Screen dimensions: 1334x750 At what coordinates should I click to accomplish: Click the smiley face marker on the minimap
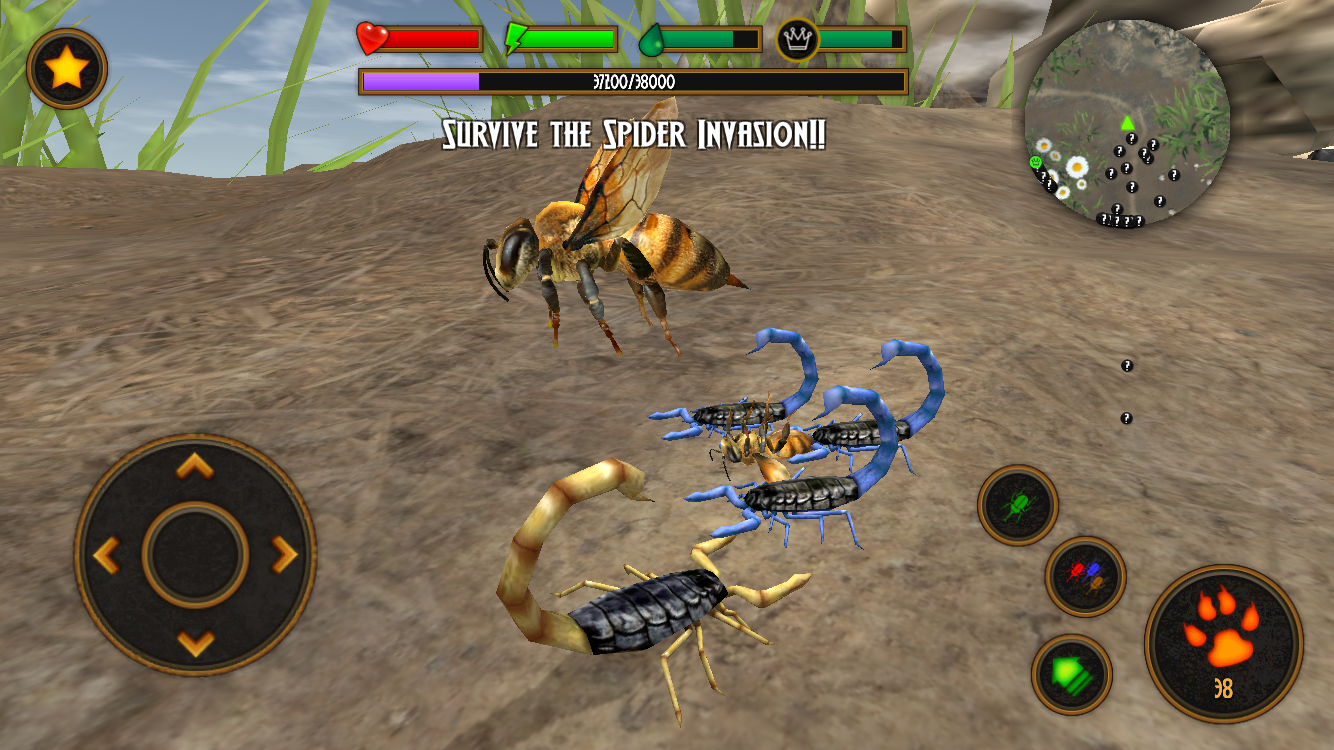tap(1034, 160)
